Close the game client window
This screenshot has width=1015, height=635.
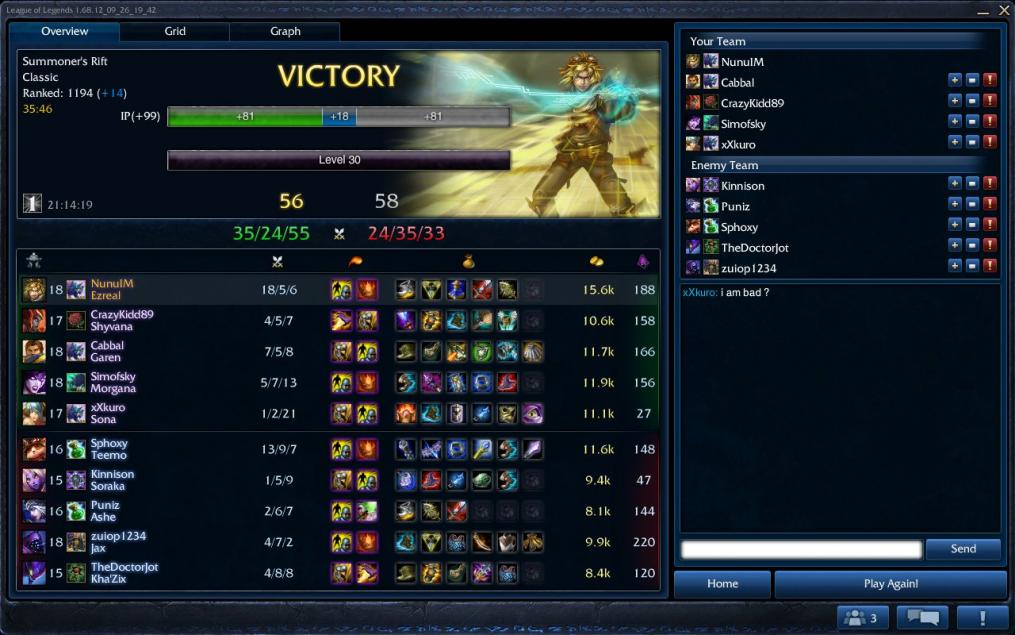[1003, 10]
